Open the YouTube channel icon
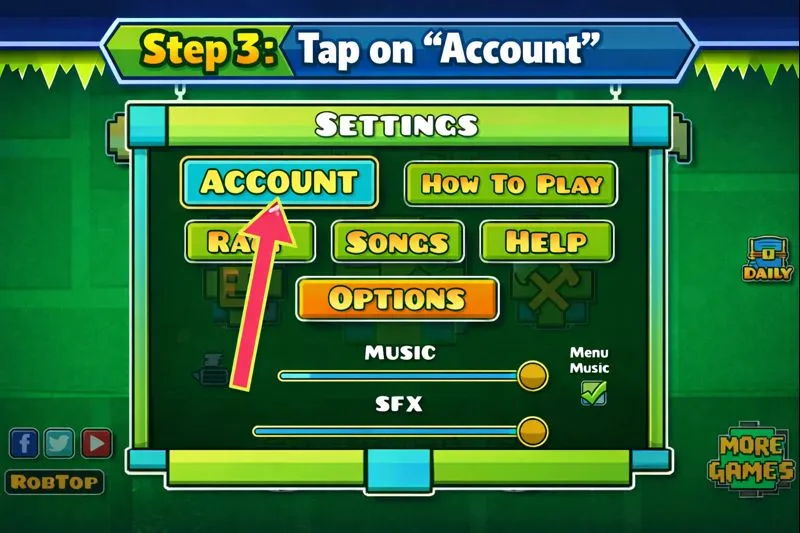 point(96,442)
